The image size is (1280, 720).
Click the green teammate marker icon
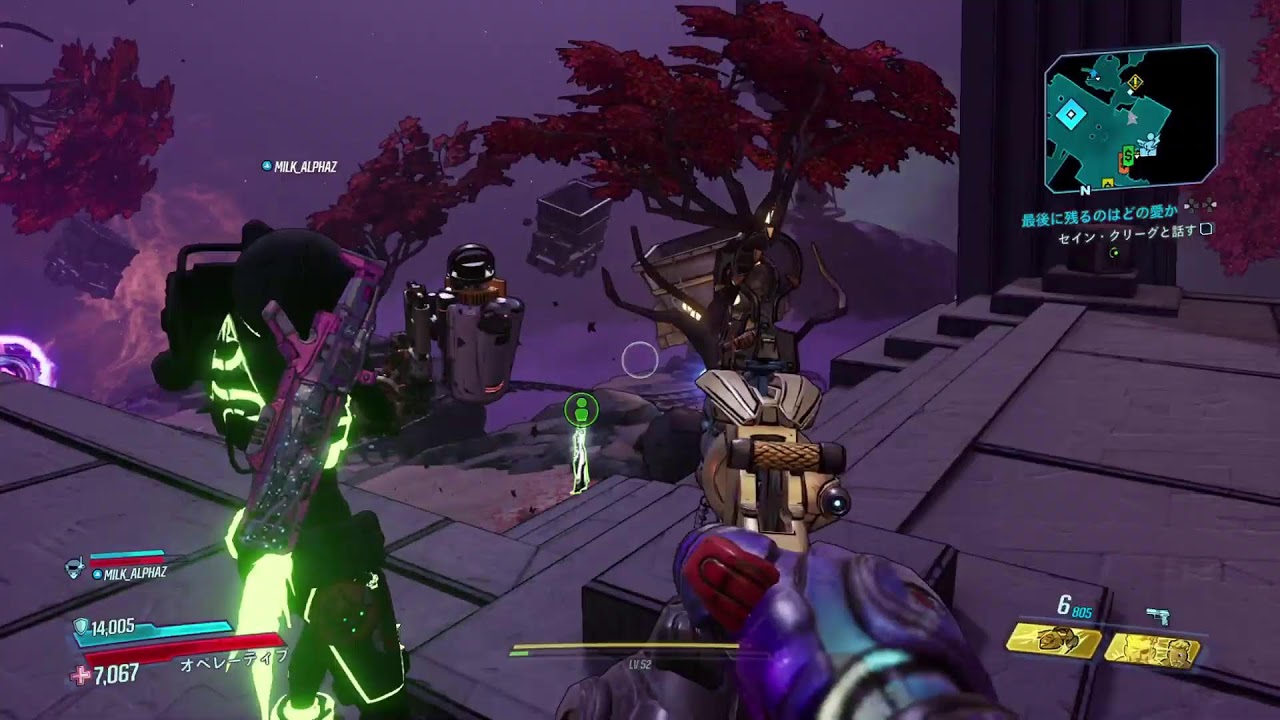(x=581, y=408)
